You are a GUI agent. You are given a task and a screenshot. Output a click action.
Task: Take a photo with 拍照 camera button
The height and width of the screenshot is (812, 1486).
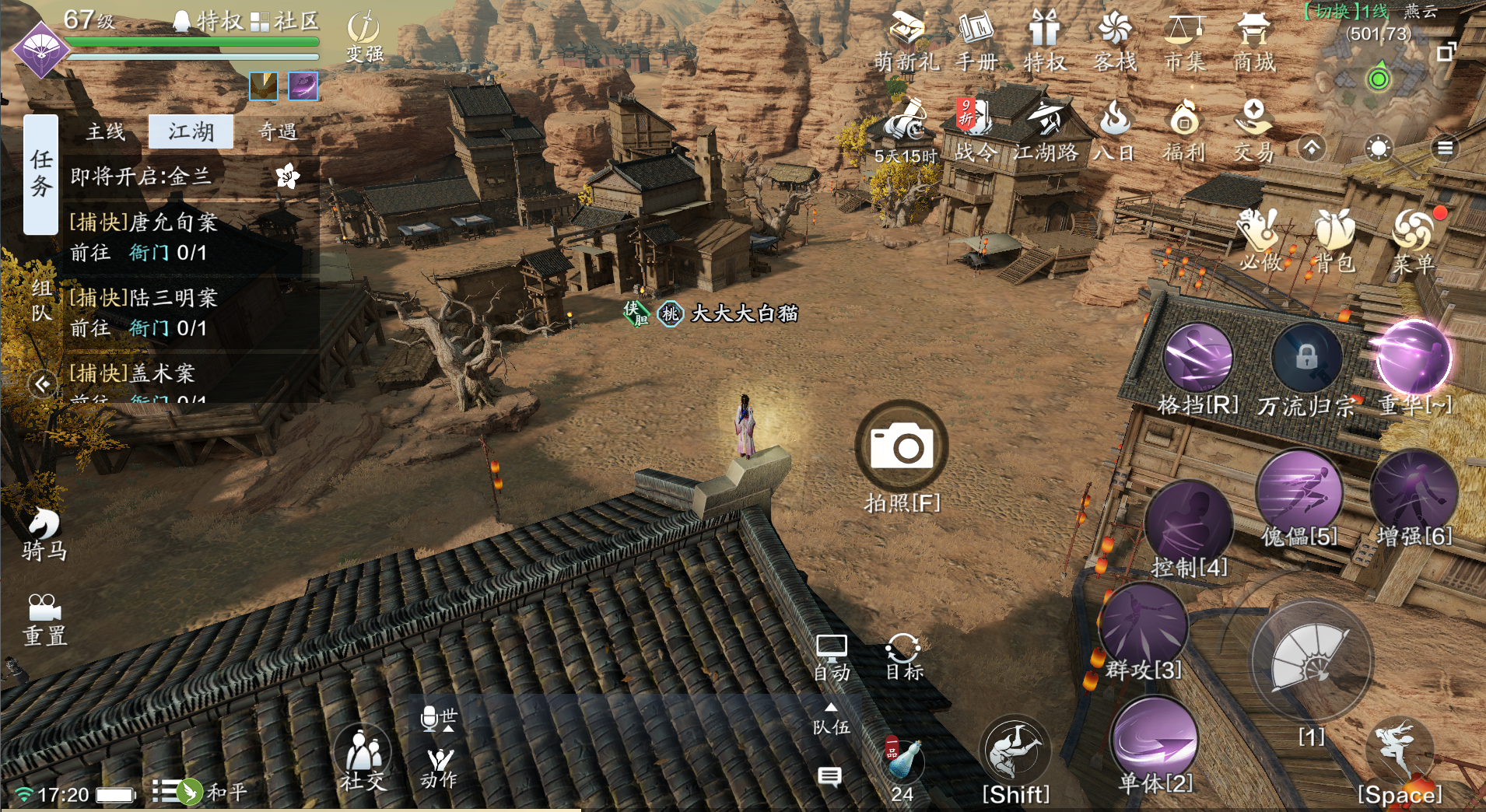[902, 446]
